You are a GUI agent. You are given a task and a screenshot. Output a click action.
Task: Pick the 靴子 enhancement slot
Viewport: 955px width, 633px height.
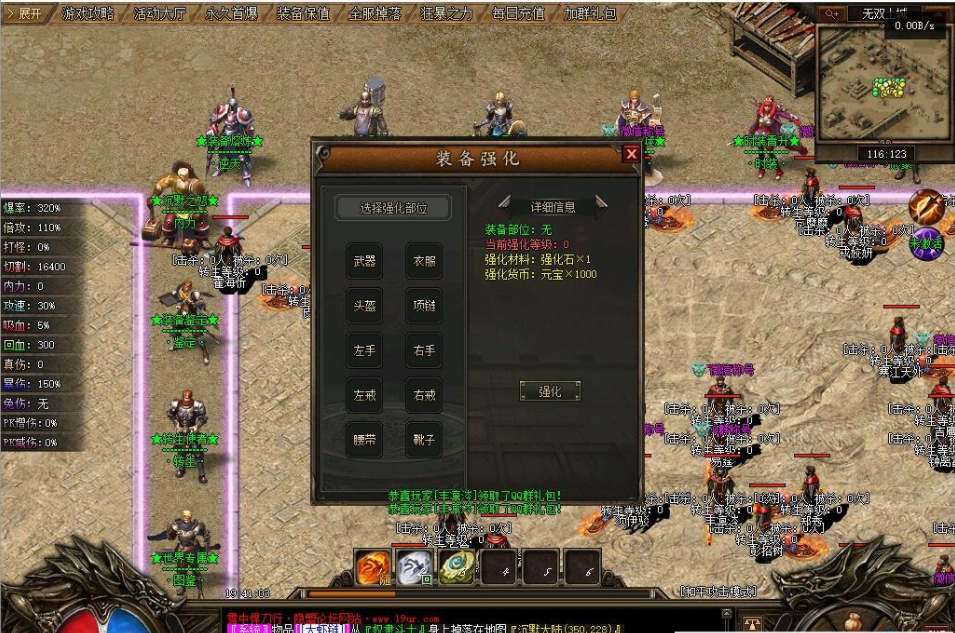(424, 440)
